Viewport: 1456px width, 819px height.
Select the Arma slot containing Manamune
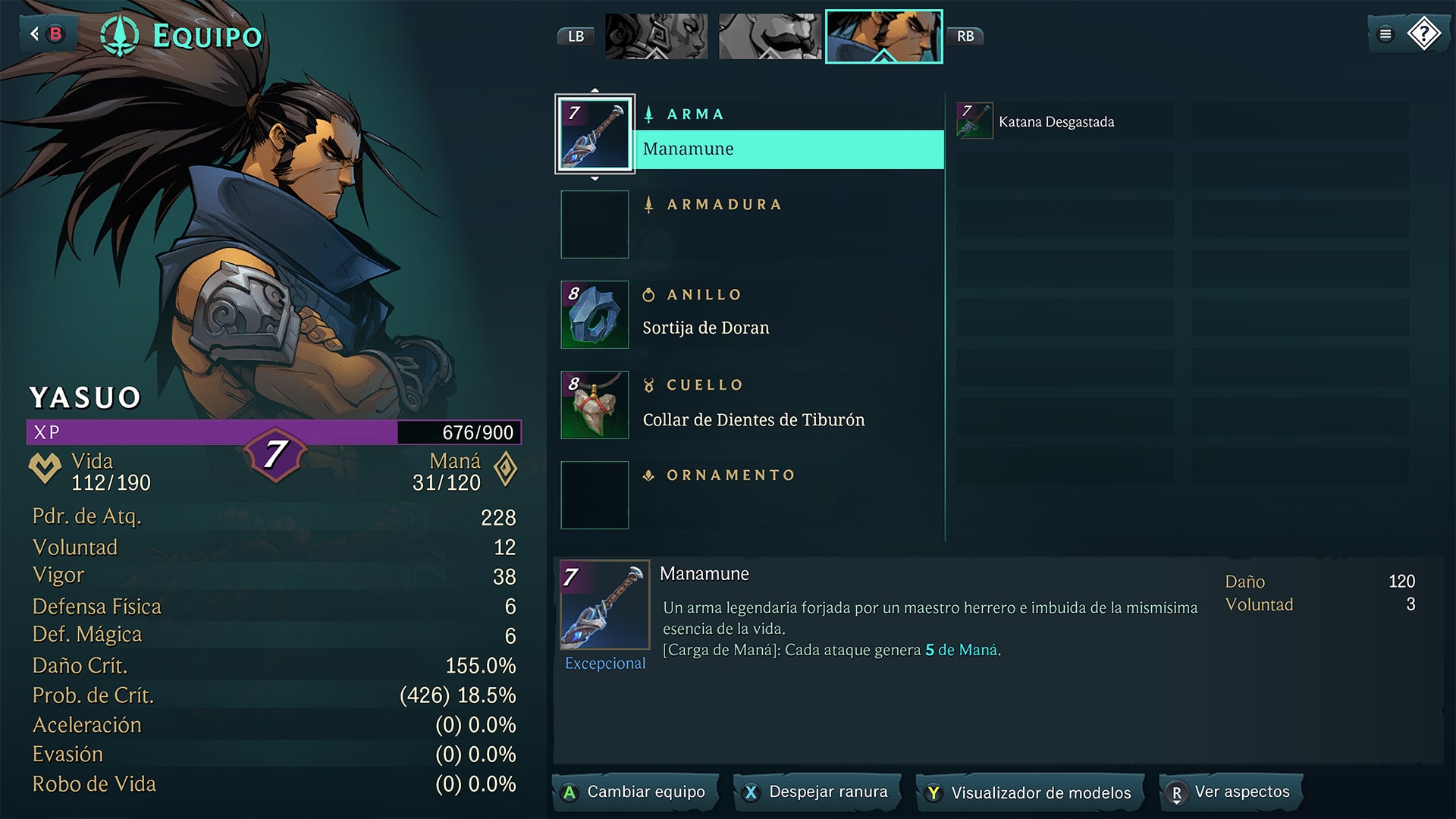(x=595, y=133)
